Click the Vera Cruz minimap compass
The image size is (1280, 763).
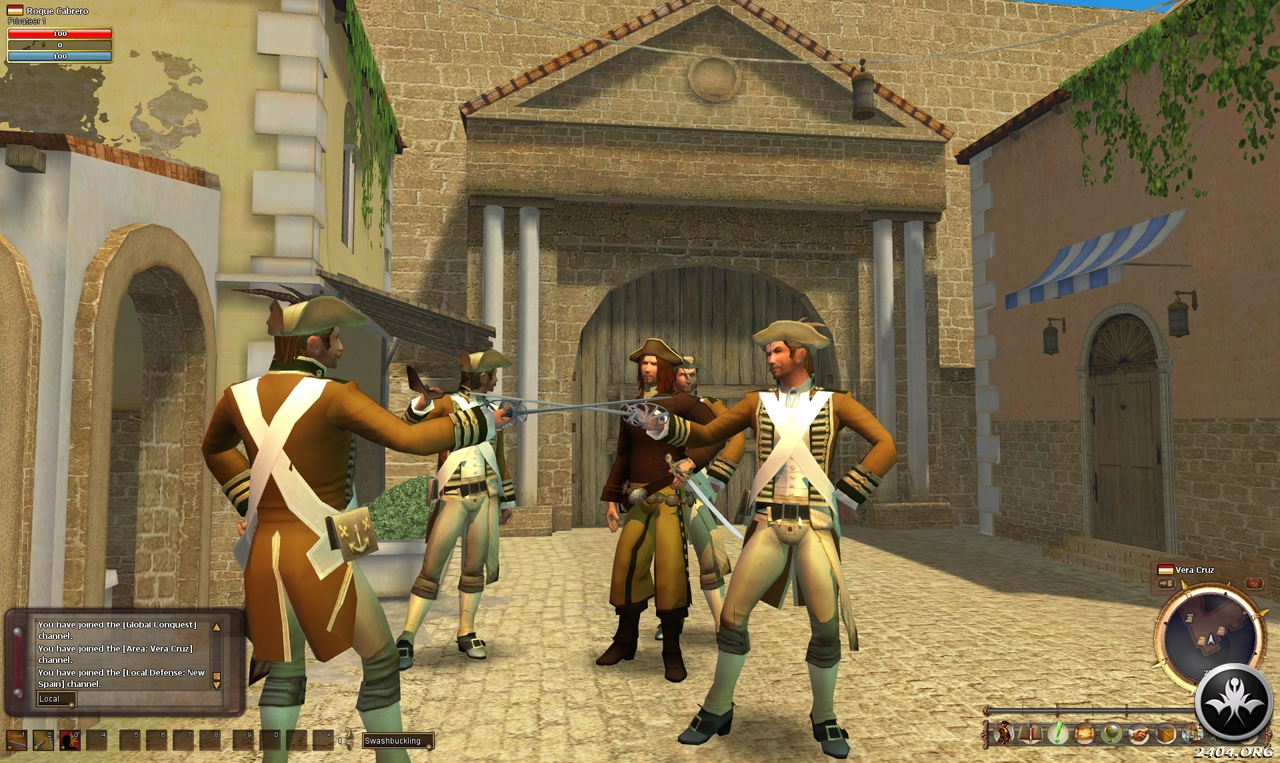pos(1210,636)
